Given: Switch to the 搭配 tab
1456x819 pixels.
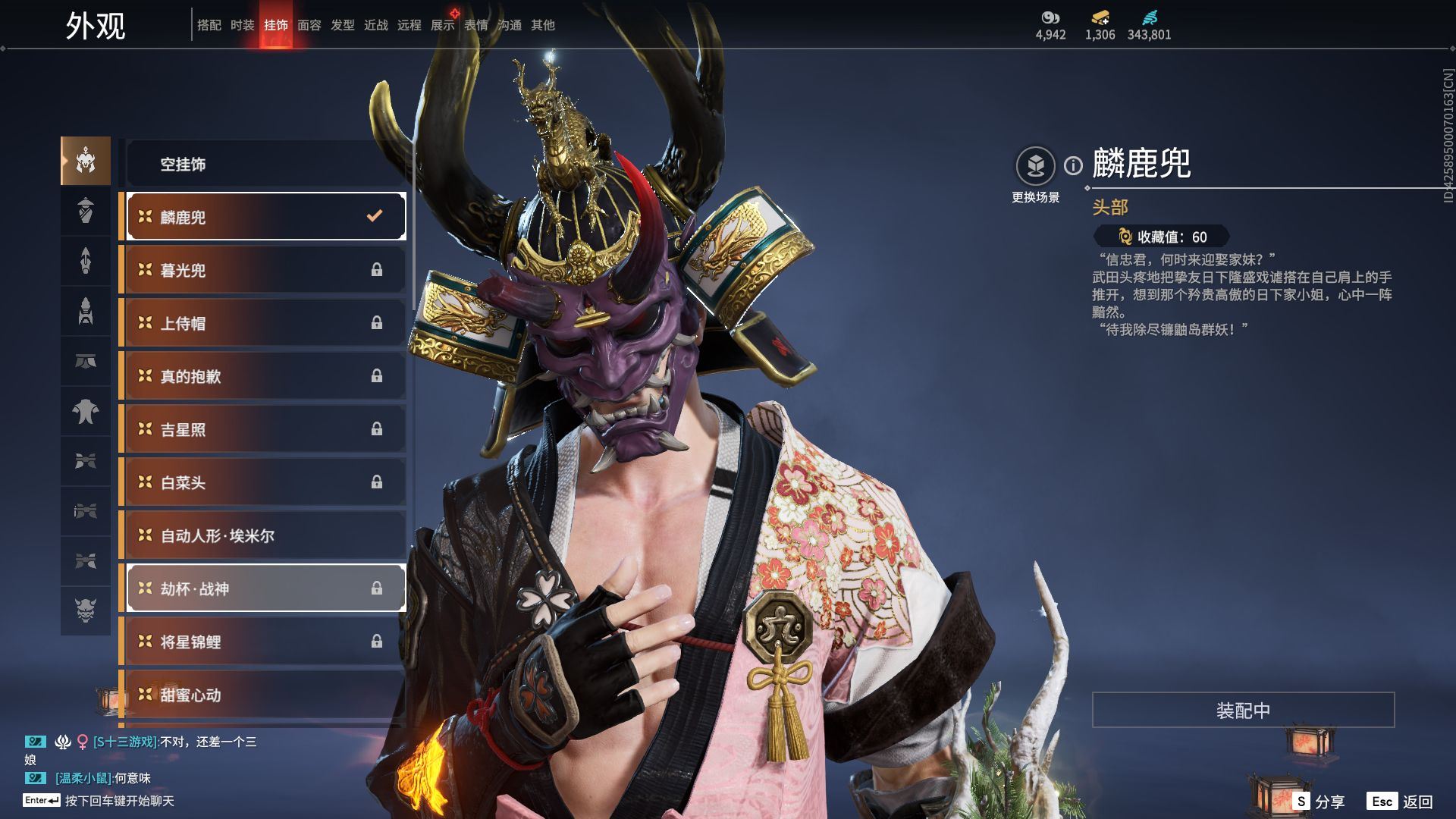Looking at the screenshot, I should click(209, 25).
